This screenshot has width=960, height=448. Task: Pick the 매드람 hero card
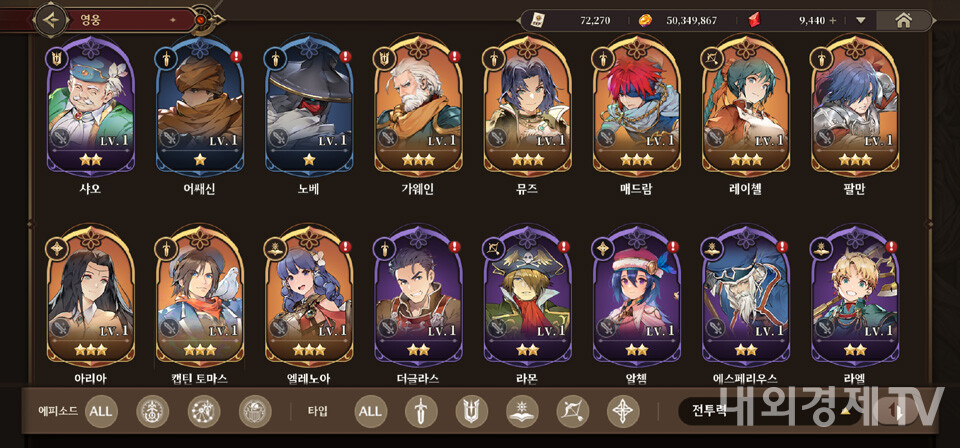coord(636,108)
